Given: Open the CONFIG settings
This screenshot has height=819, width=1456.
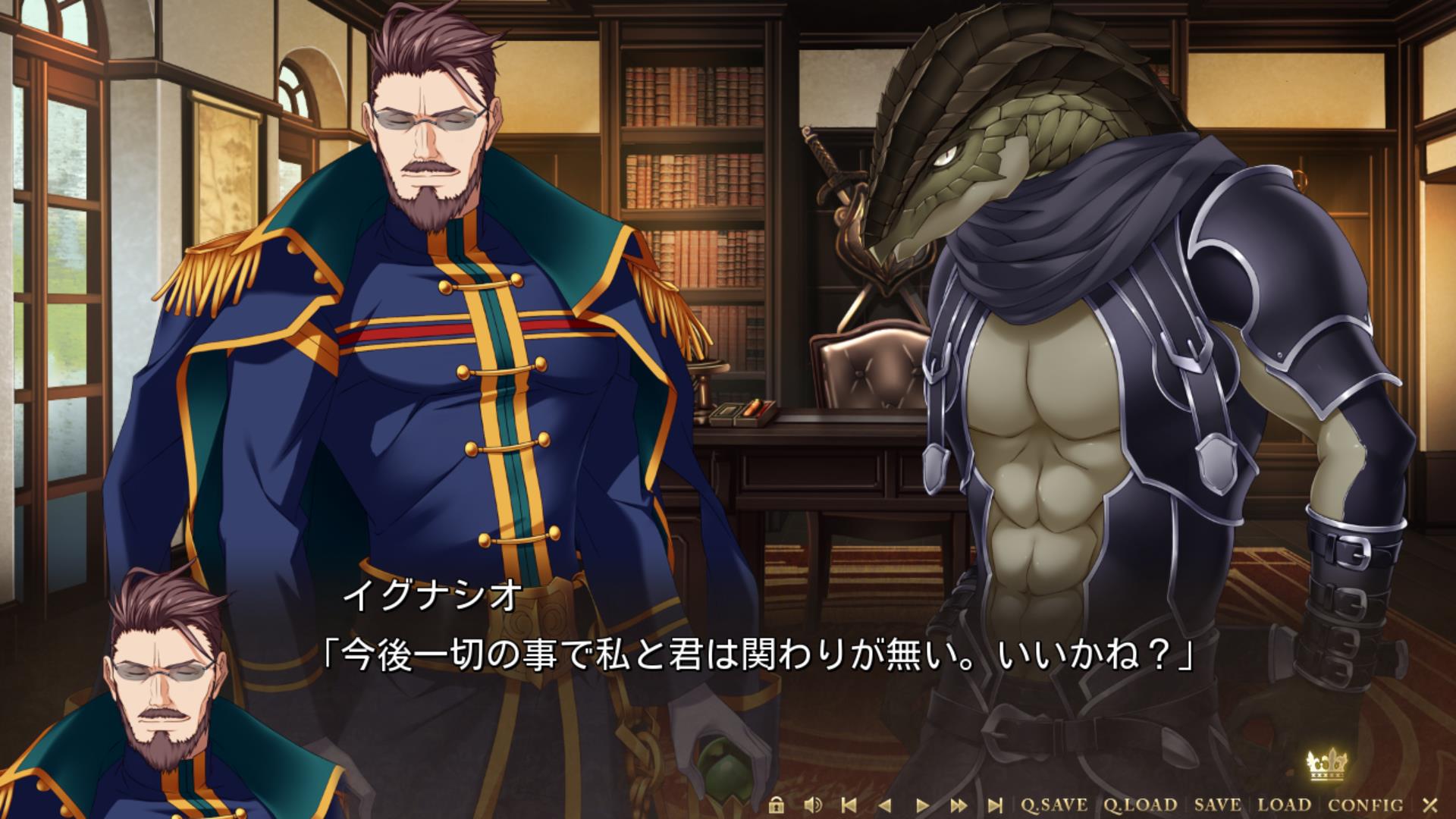Looking at the screenshot, I should [x=1365, y=805].
